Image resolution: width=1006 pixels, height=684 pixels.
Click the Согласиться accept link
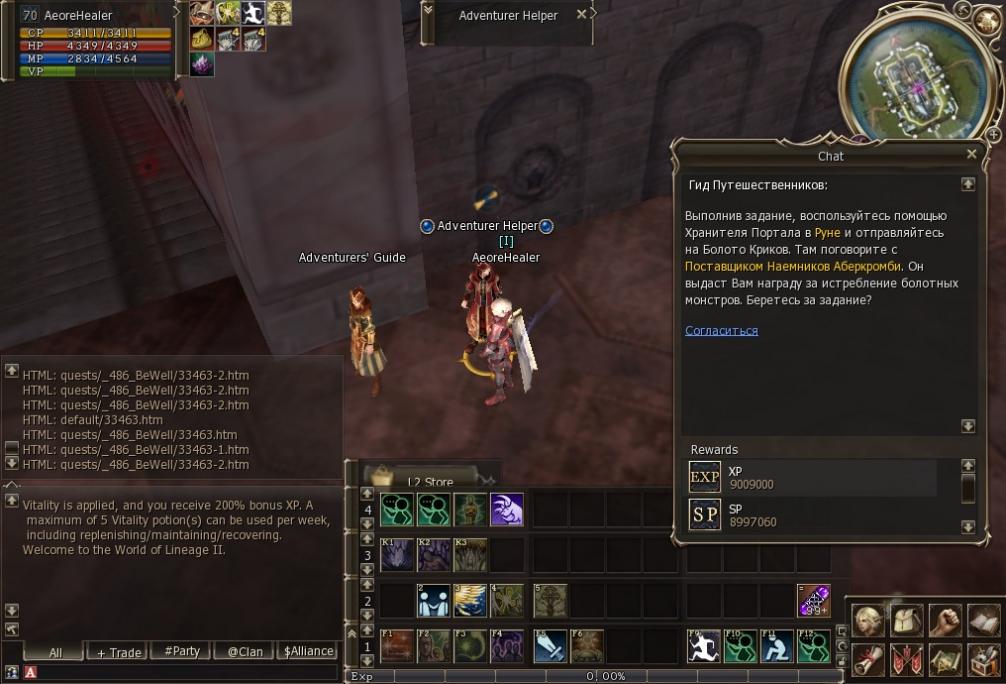click(x=721, y=331)
